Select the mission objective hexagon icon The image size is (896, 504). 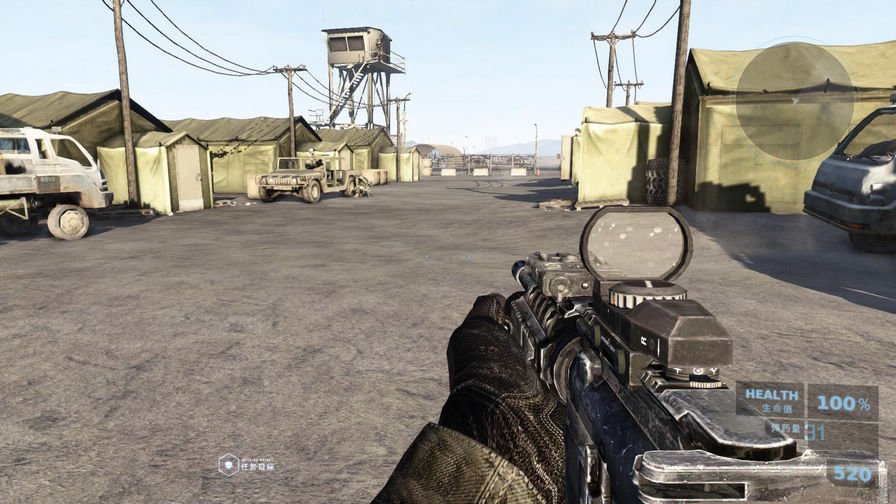coord(228,464)
